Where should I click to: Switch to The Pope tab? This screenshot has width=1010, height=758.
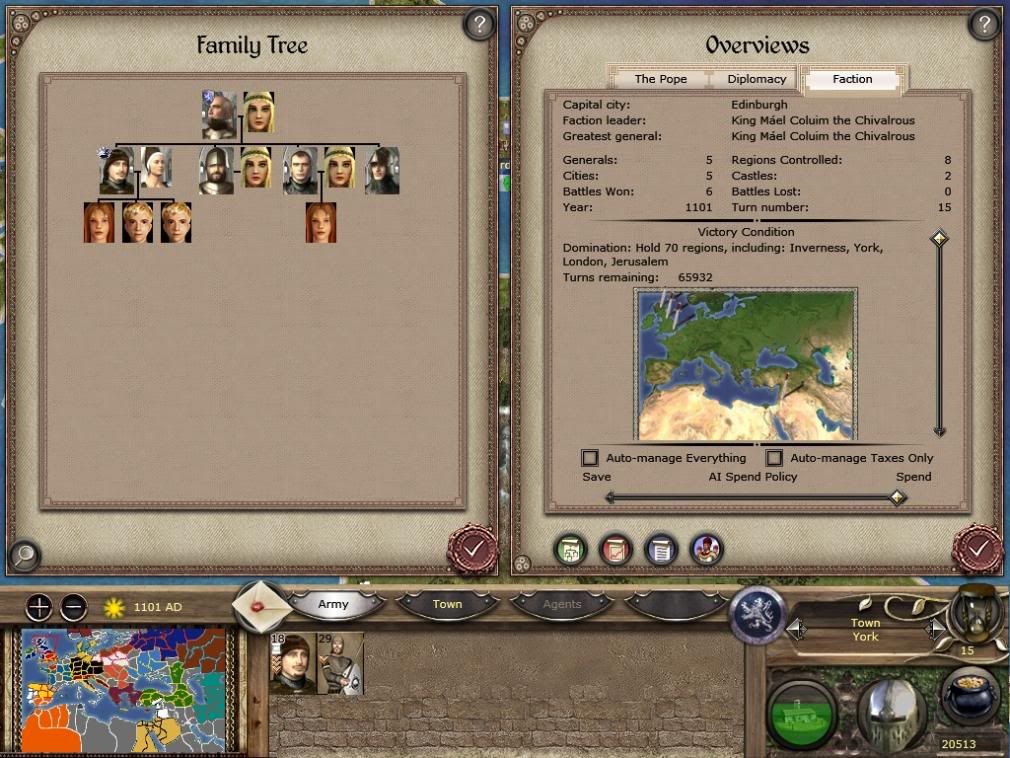tap(659, 79)
